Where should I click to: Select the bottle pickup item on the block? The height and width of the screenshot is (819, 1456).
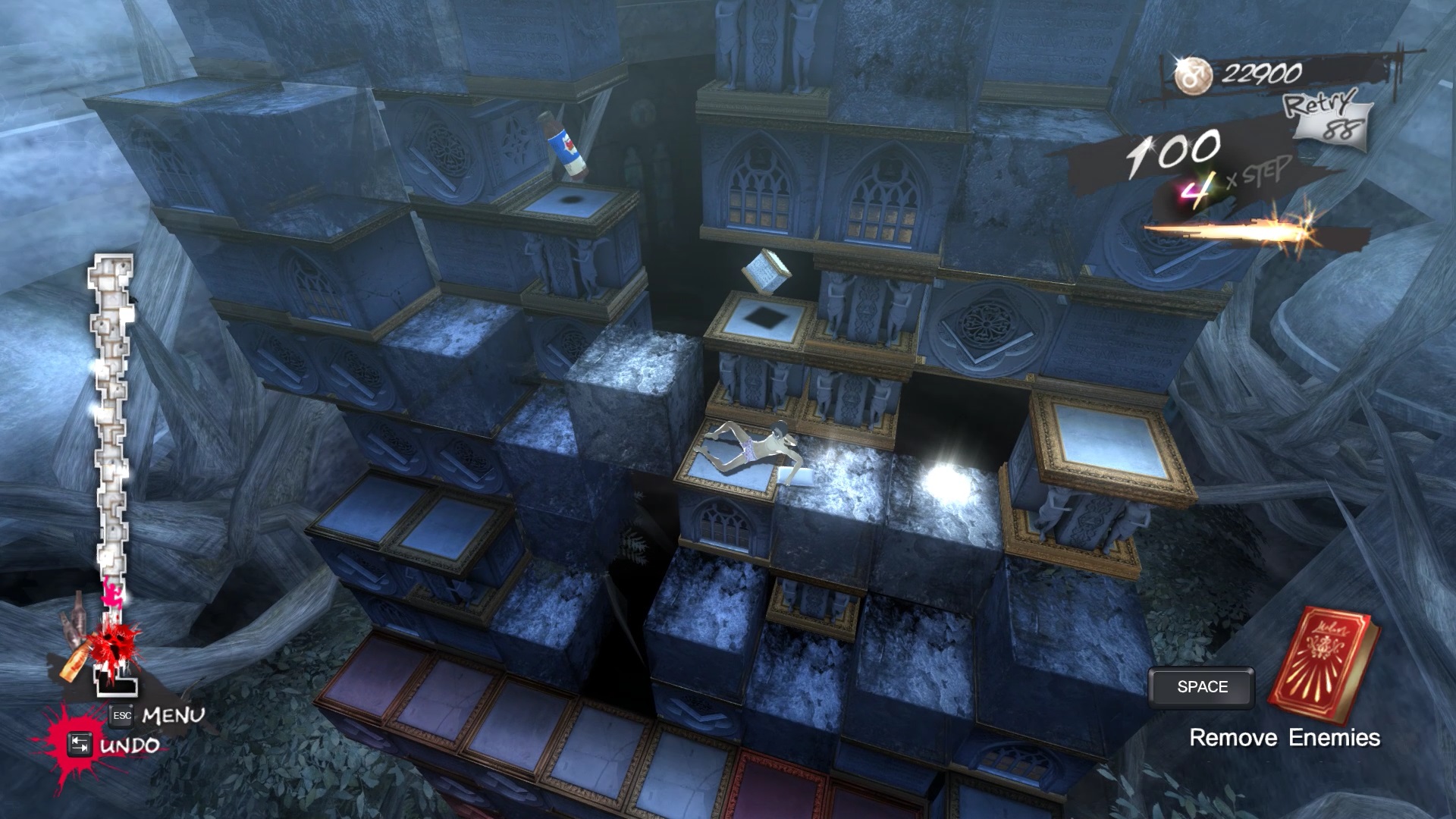tap(565, 144)
